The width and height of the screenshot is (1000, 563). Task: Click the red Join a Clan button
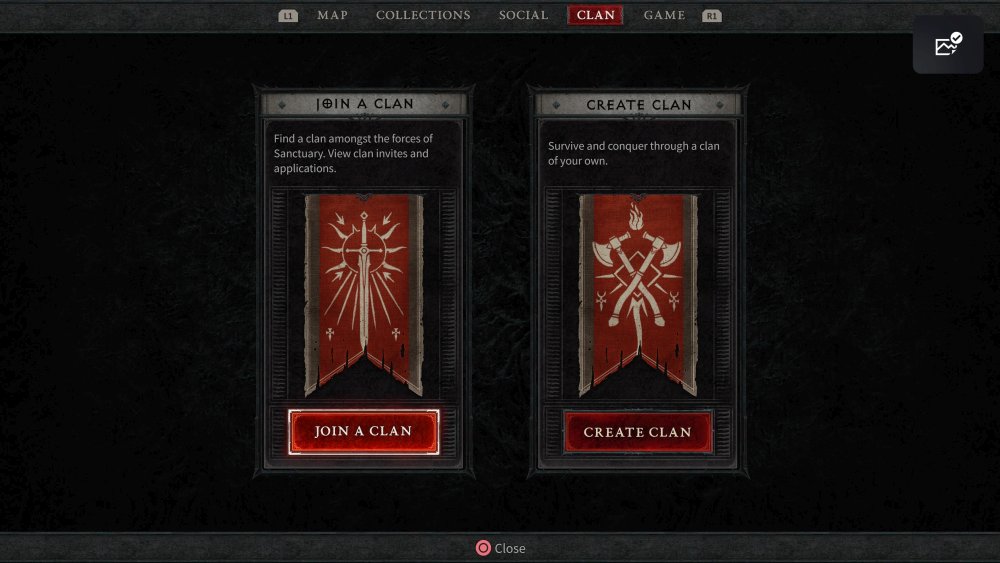(x=363, y=431)
